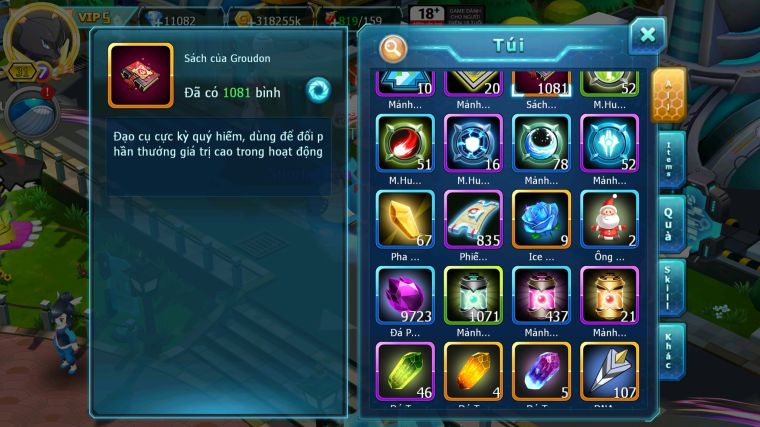
Task: Pick the gold capsule with 21
Action: [609, 295]
